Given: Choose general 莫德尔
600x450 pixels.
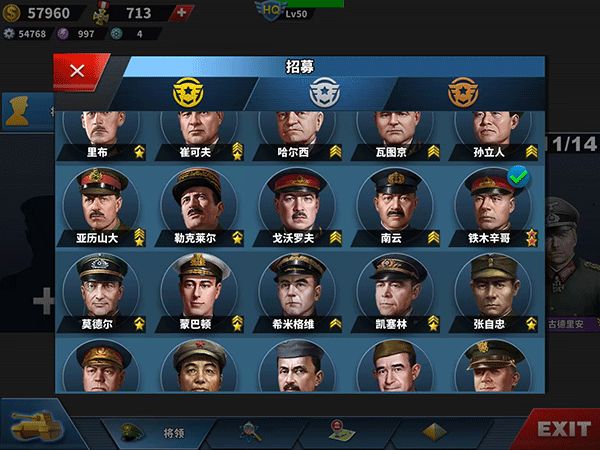Looking at the screenshot, I should pos(100,290).
